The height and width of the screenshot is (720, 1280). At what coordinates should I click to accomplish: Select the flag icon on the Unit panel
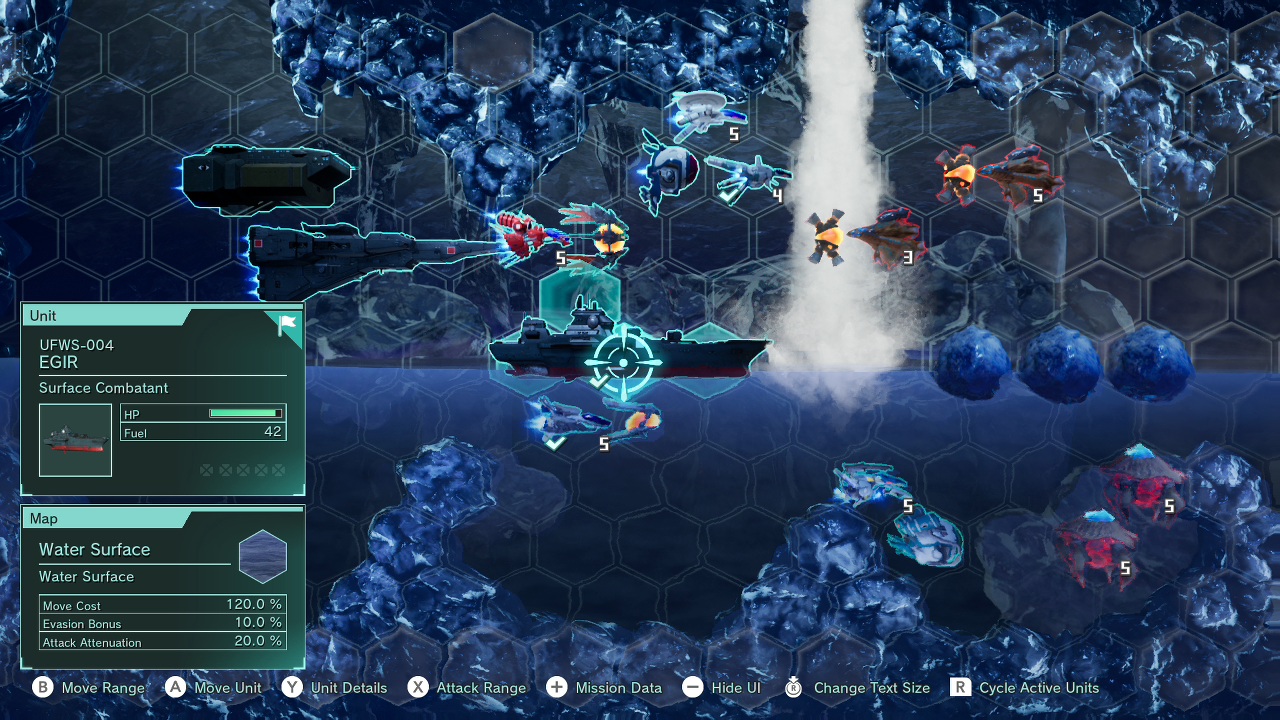286,324
